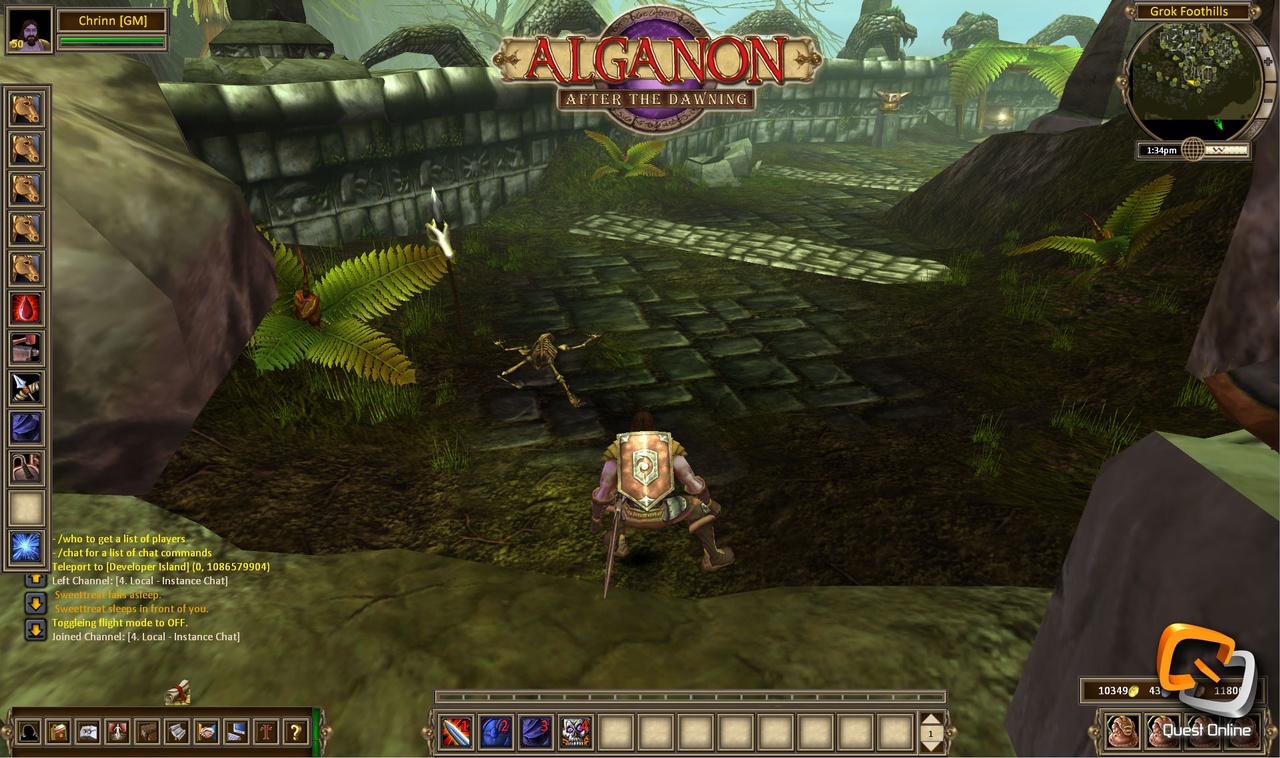Open the character anatomy window icon
1280x758 pixels.
(x=120, y=730)
